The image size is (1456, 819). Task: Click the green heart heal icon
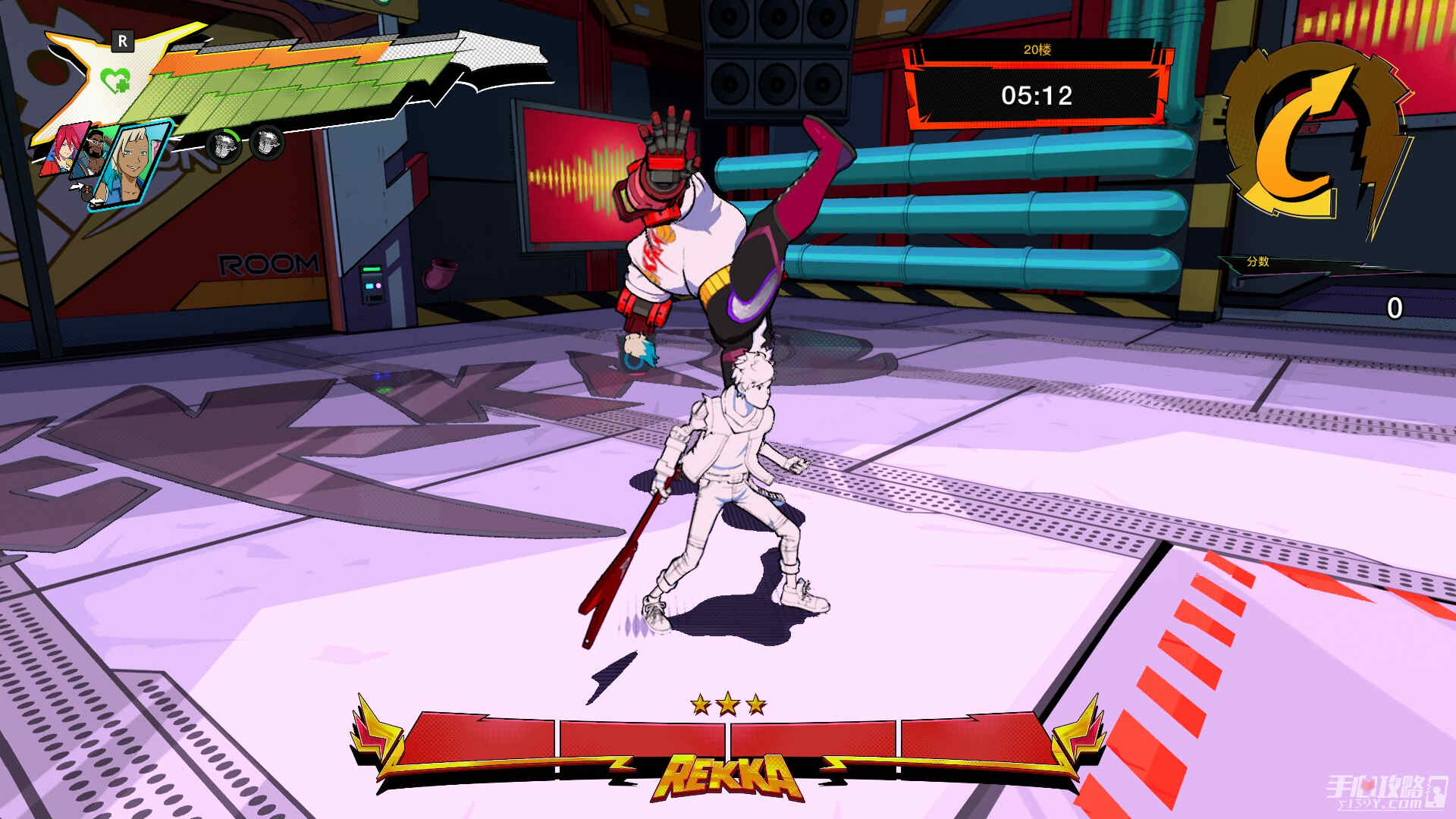point(115,80)
